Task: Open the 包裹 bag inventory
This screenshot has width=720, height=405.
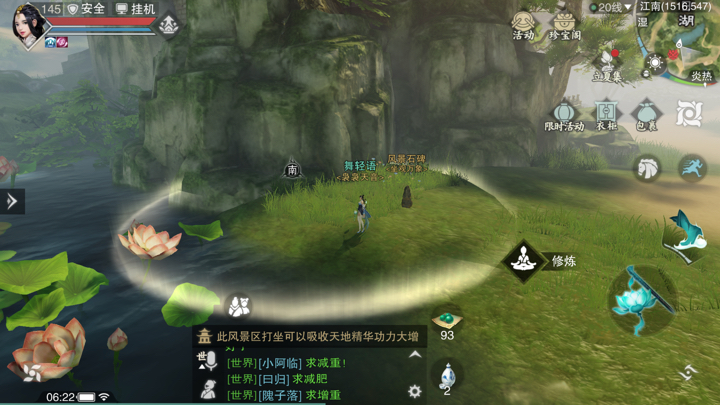Action: (646, 114)
